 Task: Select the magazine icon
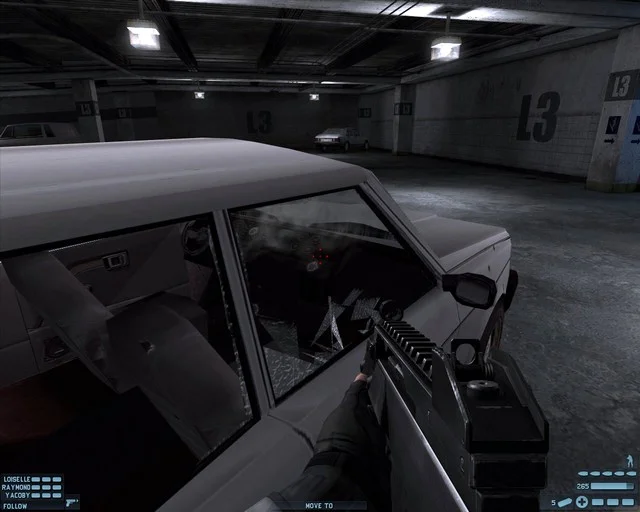coord(565,501)
